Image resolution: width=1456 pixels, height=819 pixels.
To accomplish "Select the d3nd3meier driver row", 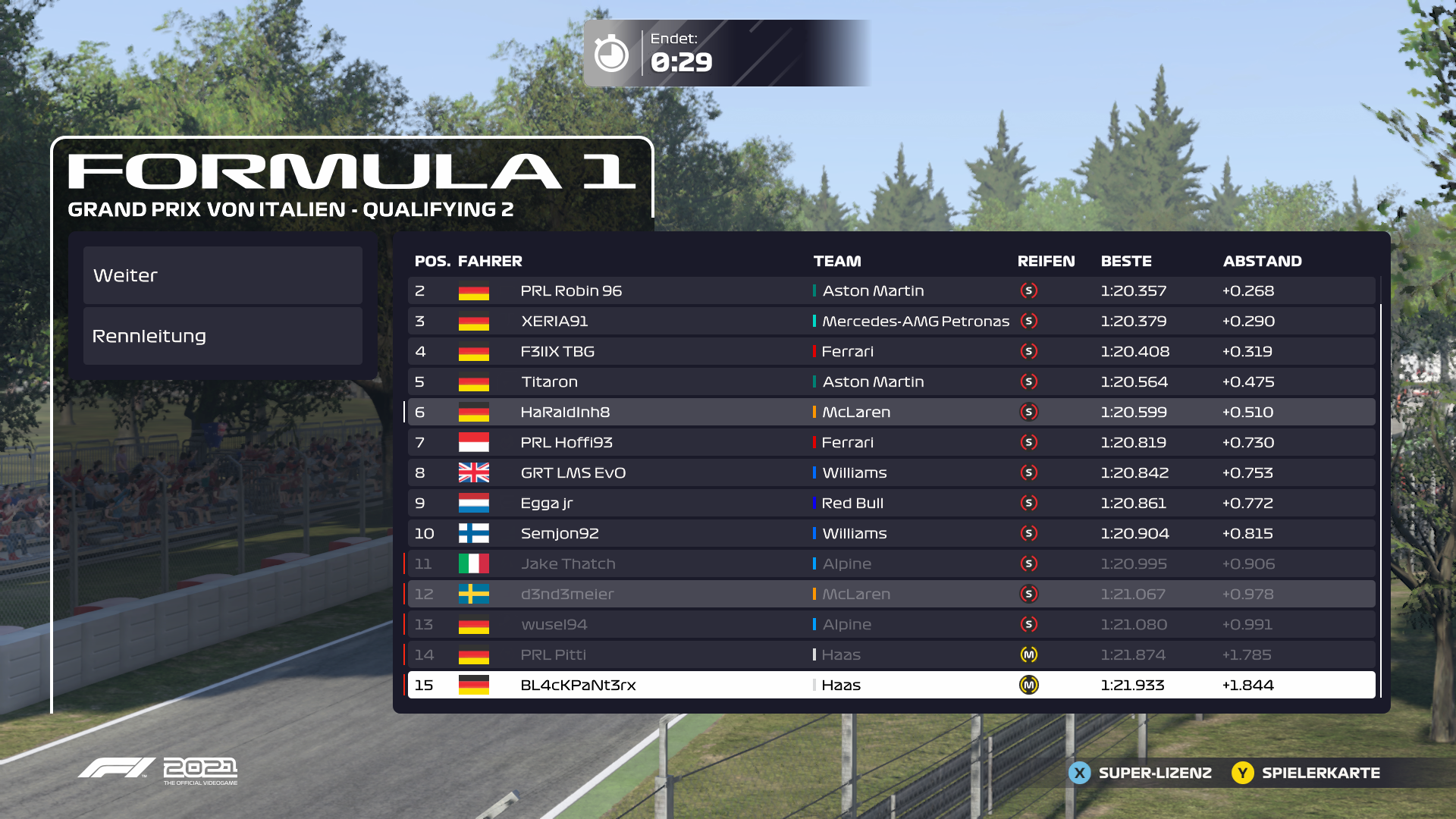I will tap(891, 595).
